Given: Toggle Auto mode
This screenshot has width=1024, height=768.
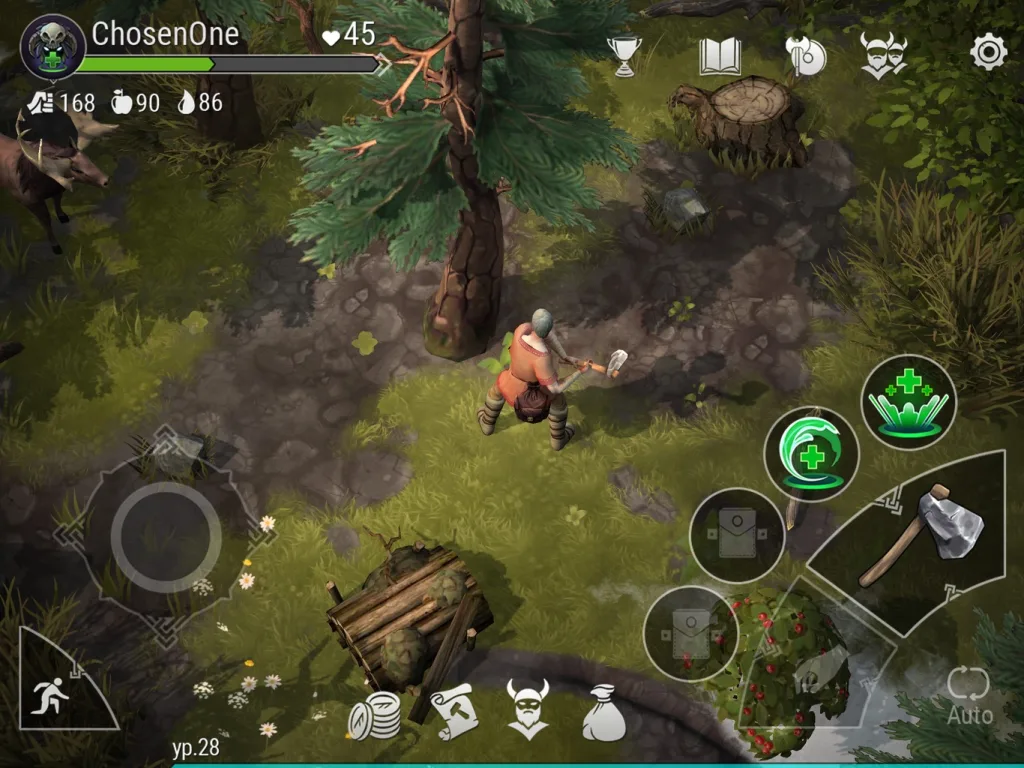Looking at the screenshot, I should (969, 694).
